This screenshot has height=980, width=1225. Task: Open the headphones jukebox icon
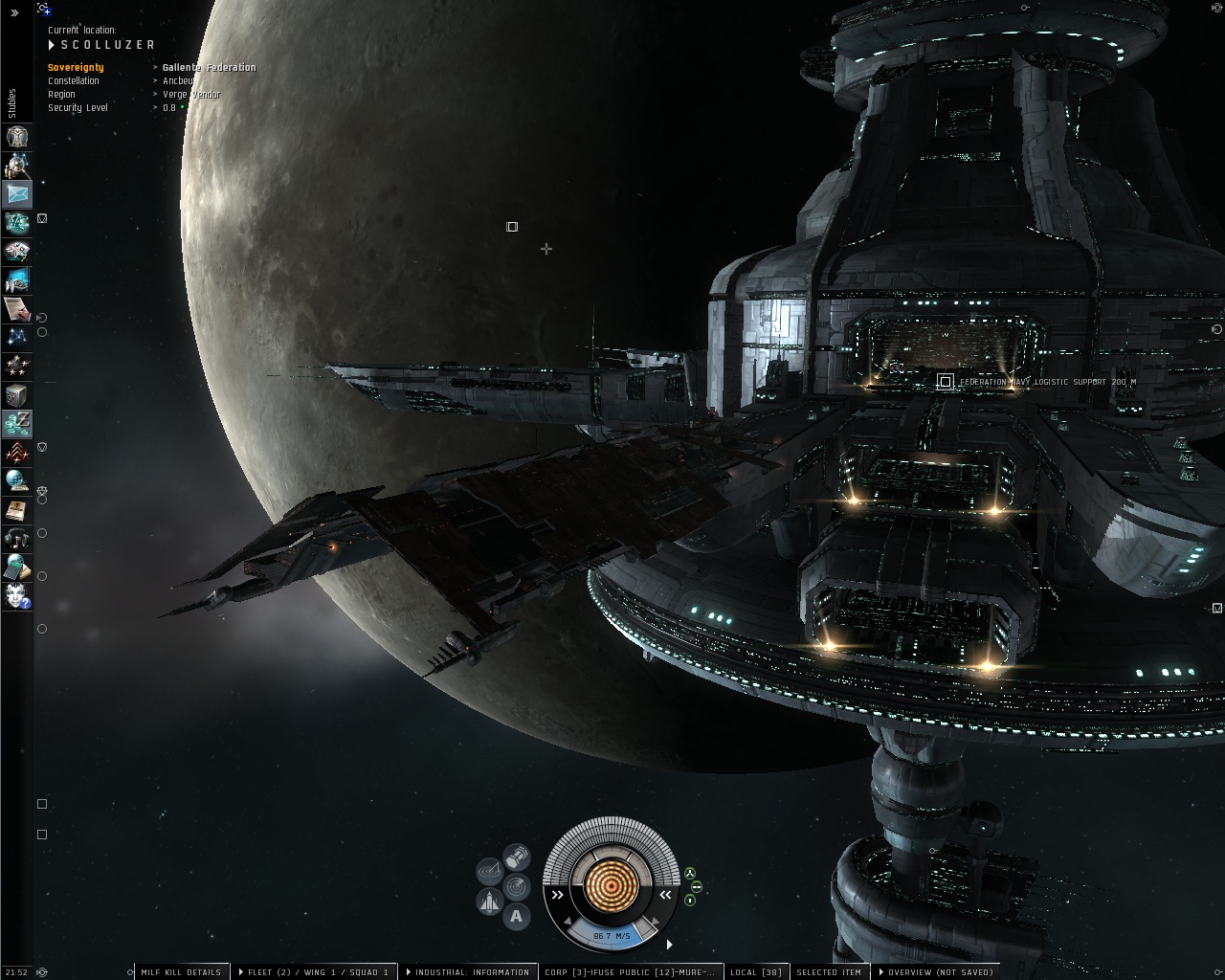(17, 538)
